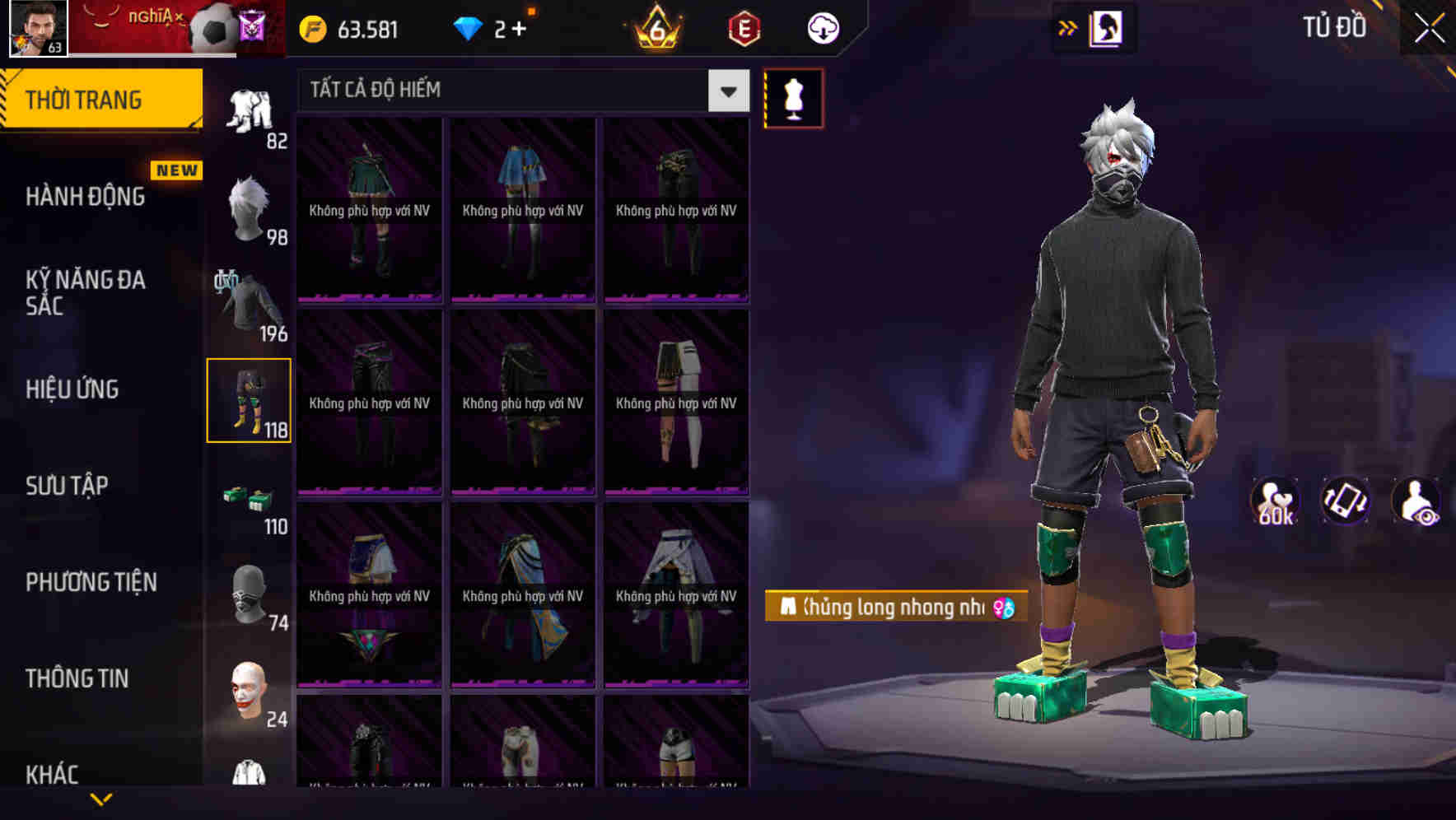Open the TẤT CẢ ĐỘ HIẾM rarity dropdown

pyautogui.click(x=519, y=91)
